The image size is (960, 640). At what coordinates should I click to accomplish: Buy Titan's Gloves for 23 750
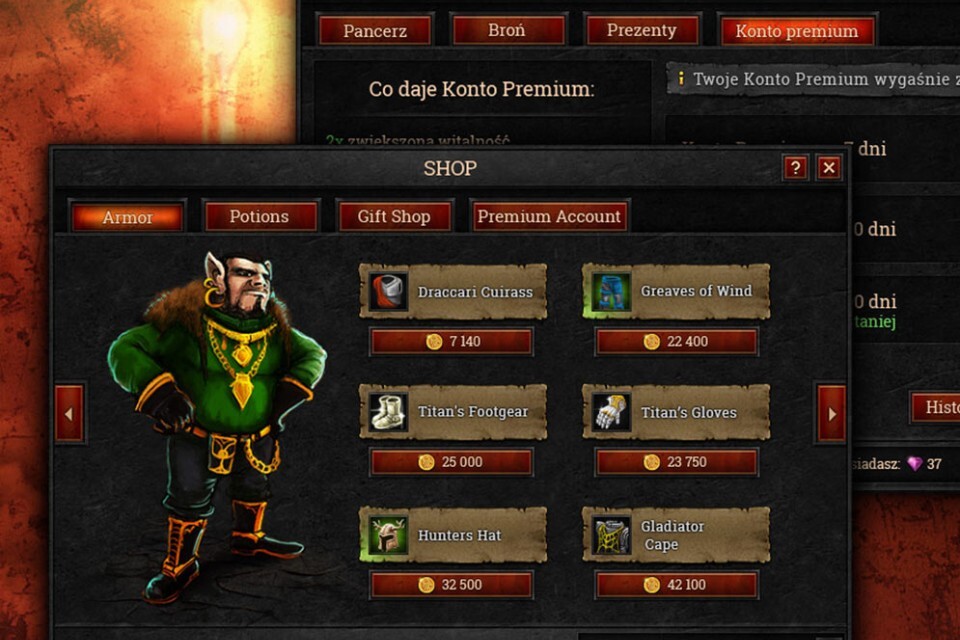(676, 462)
